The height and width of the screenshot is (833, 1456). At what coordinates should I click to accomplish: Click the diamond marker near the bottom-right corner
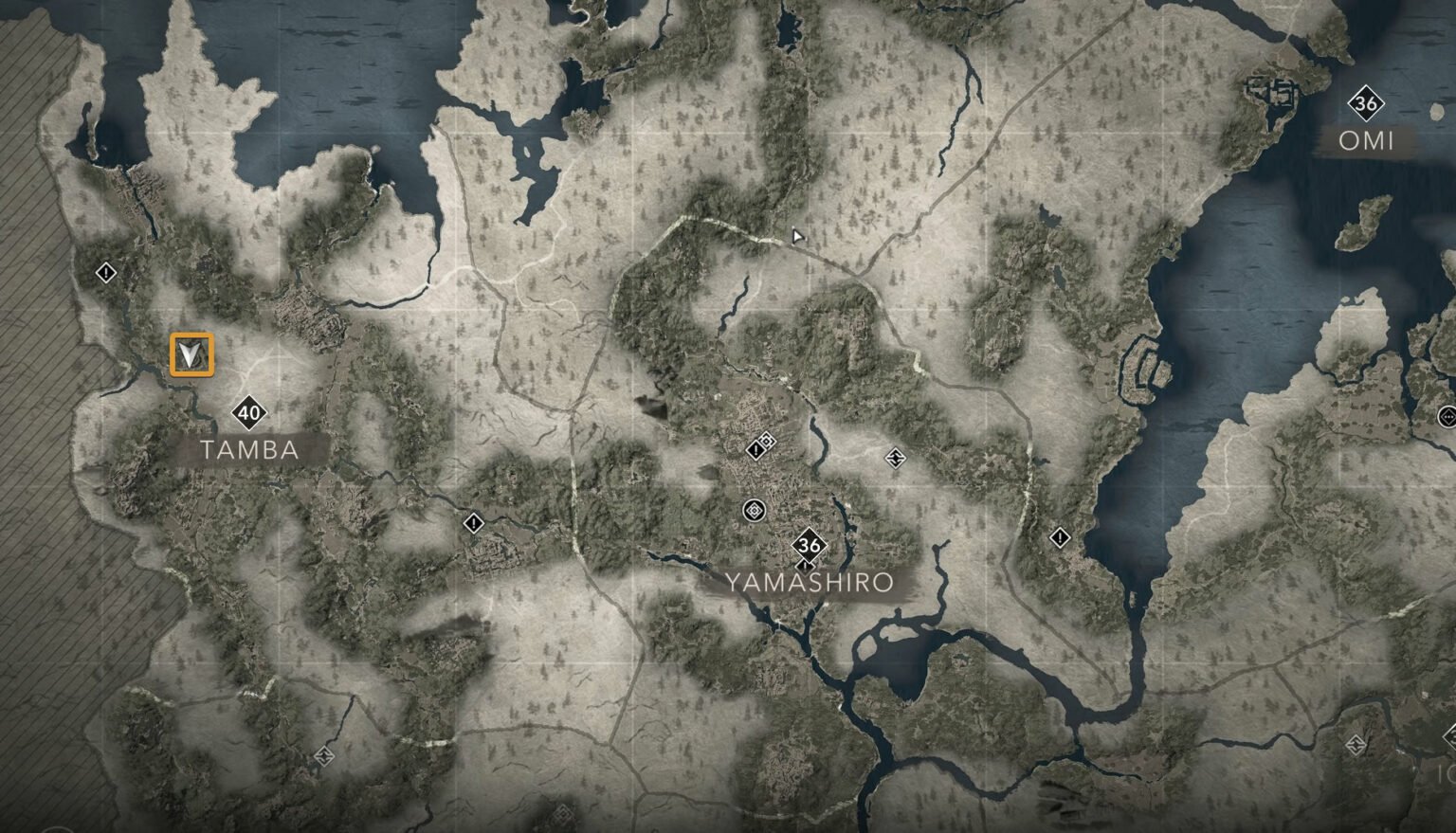pyautogui.click(x=1355, y=745)
